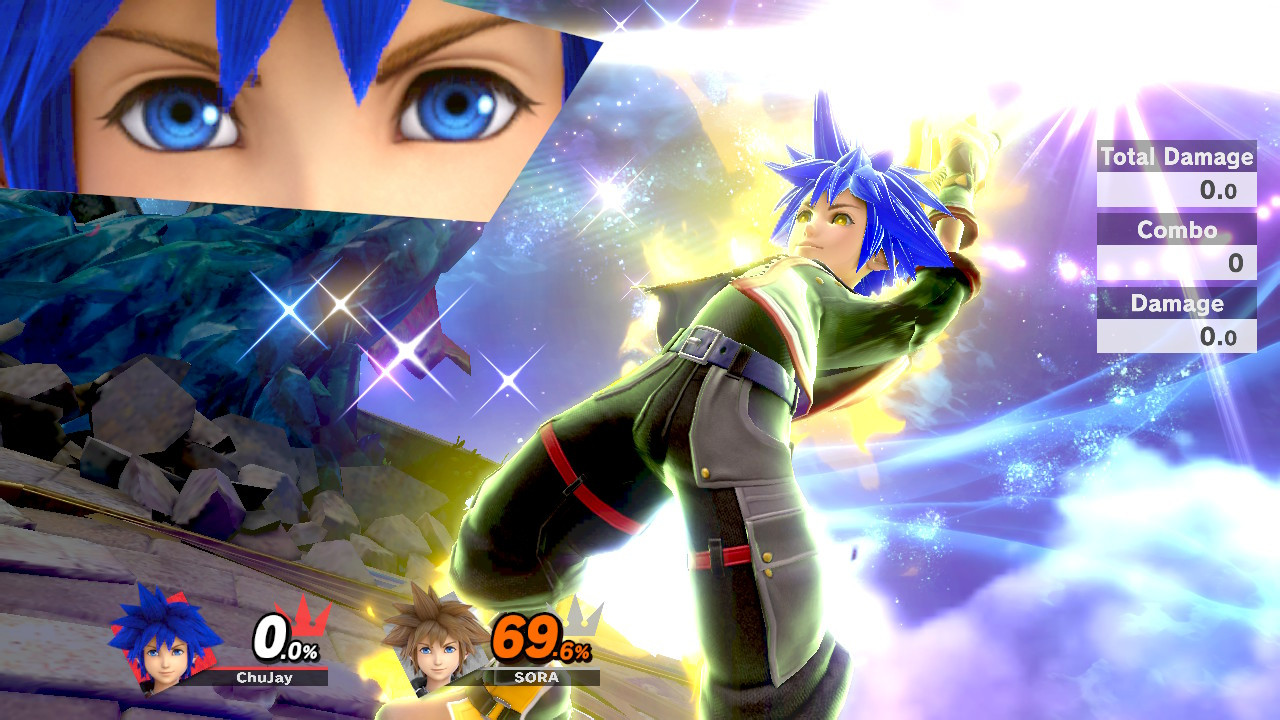Viewport: 1280px width, 720px height.
Task: Click the Damage panel header
Action: pyautogui.click(x=1176, y=303)
